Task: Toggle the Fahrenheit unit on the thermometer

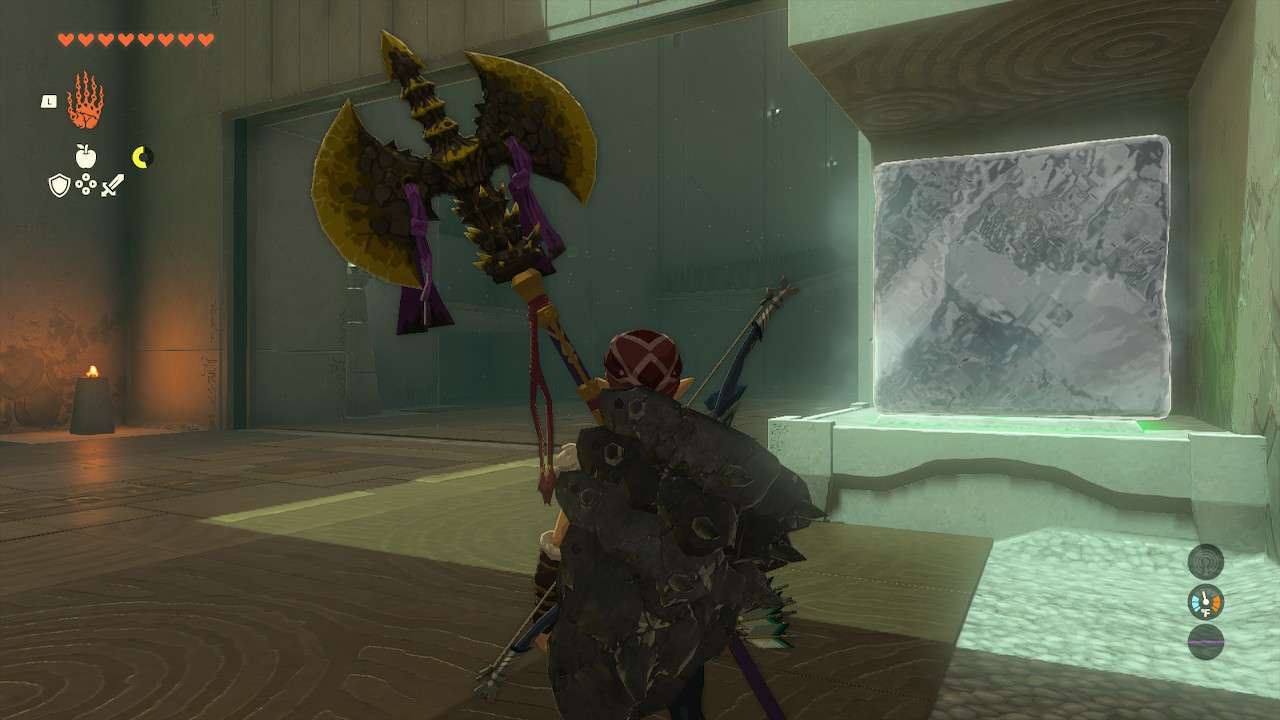Action: [1206, 610]
